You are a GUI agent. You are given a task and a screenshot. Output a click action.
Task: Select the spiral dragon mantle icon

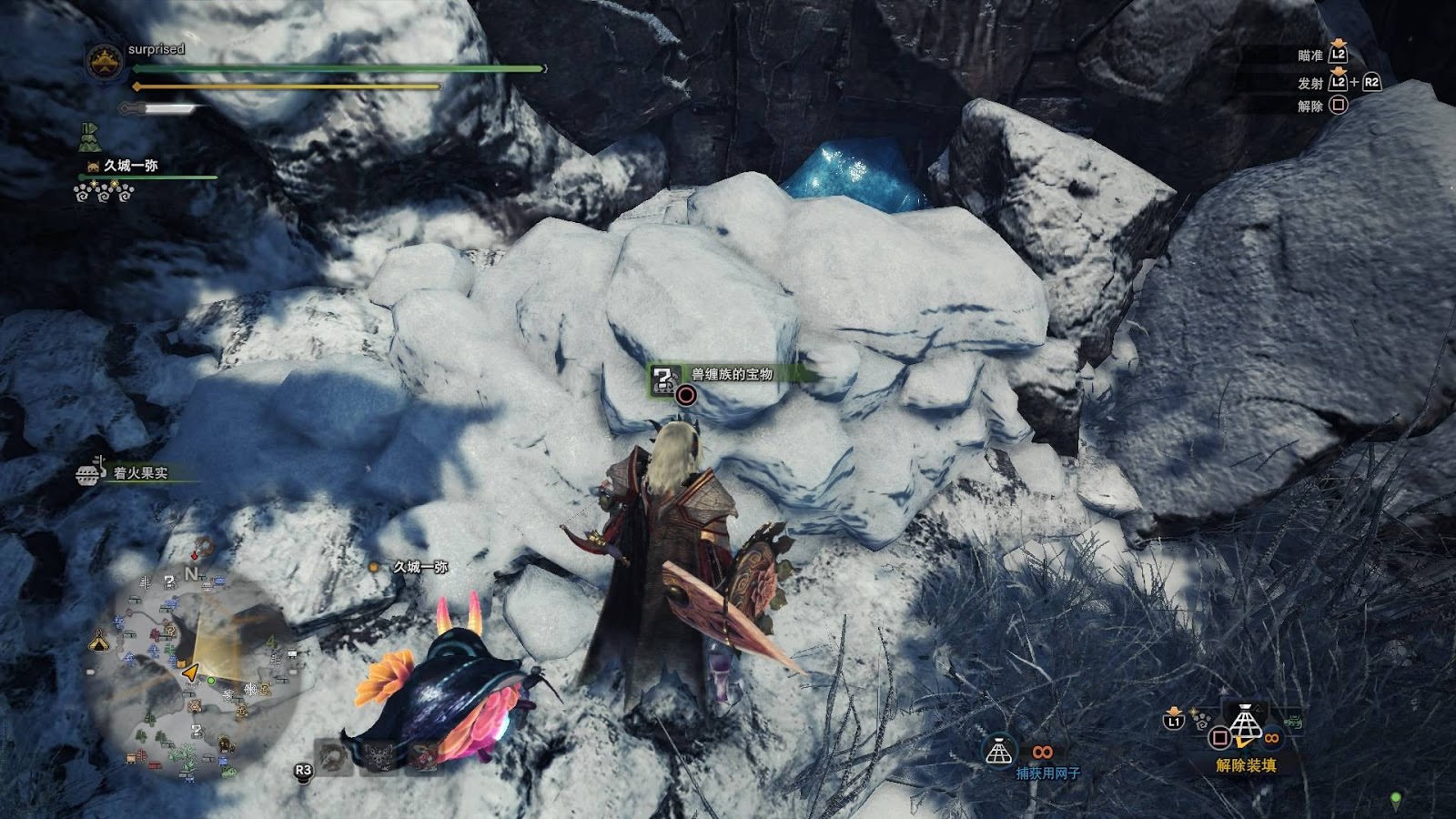tap(335, 757)
